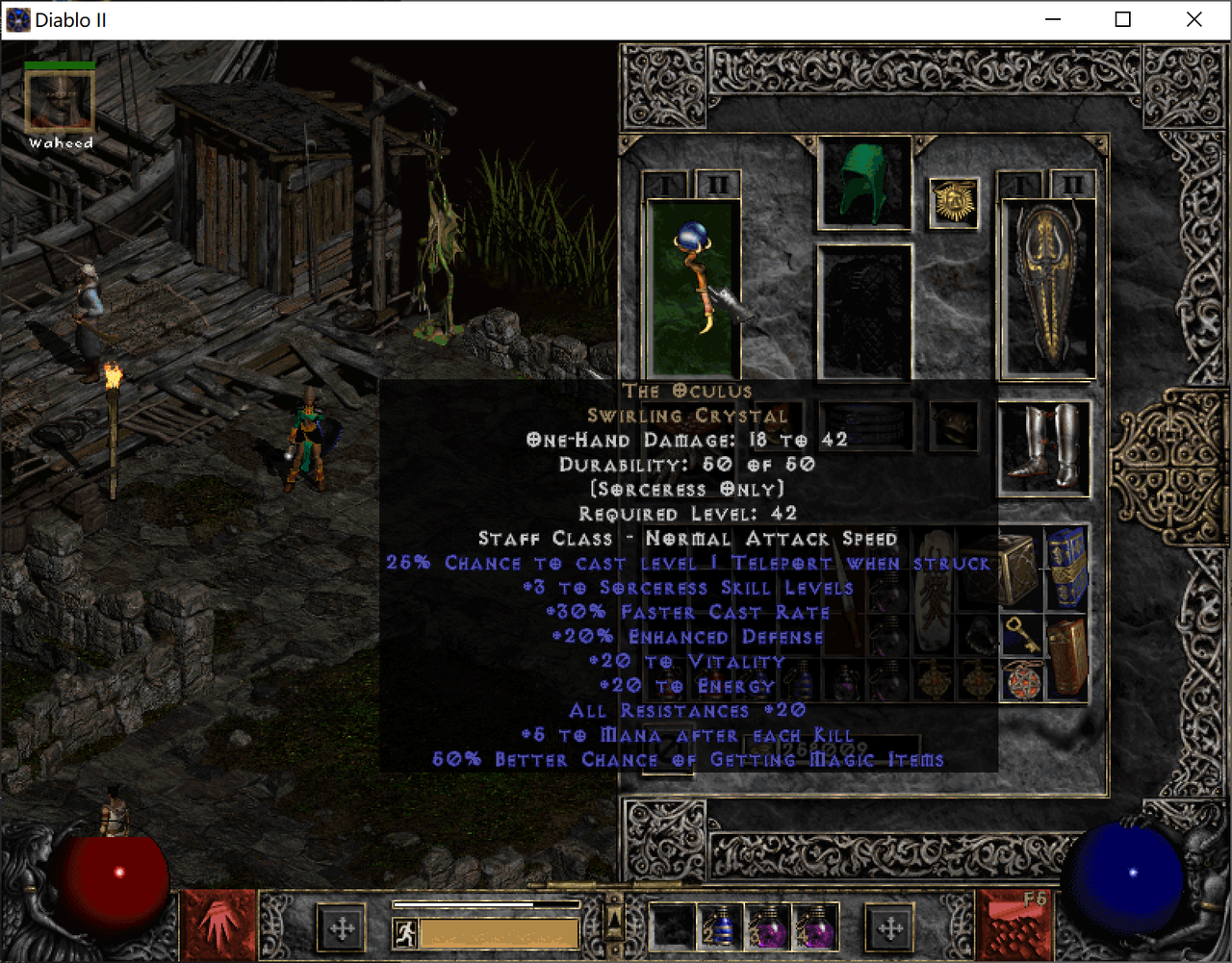Viewport: 1232px width, 963px height.
Task: Select the golden sun amulet
Action: click(954, 202)
